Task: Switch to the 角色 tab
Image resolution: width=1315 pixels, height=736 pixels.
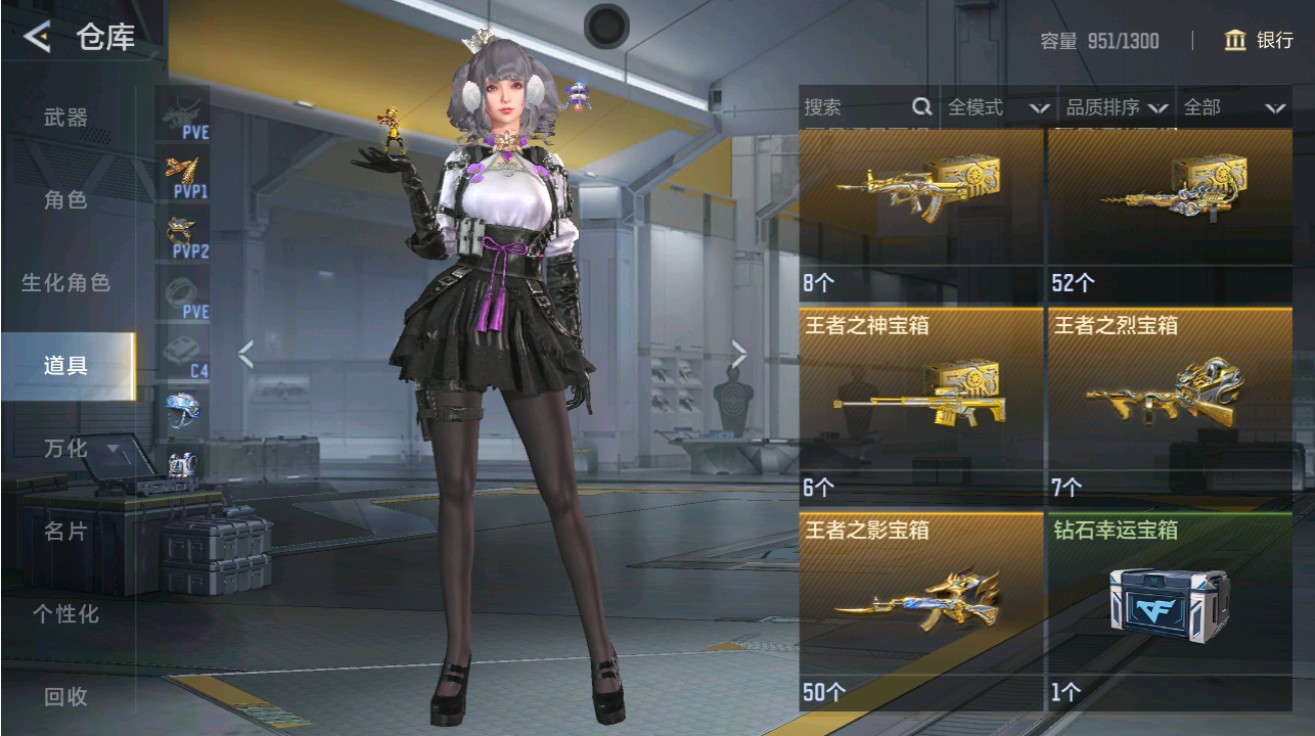Action: click(x=65, y=199)
